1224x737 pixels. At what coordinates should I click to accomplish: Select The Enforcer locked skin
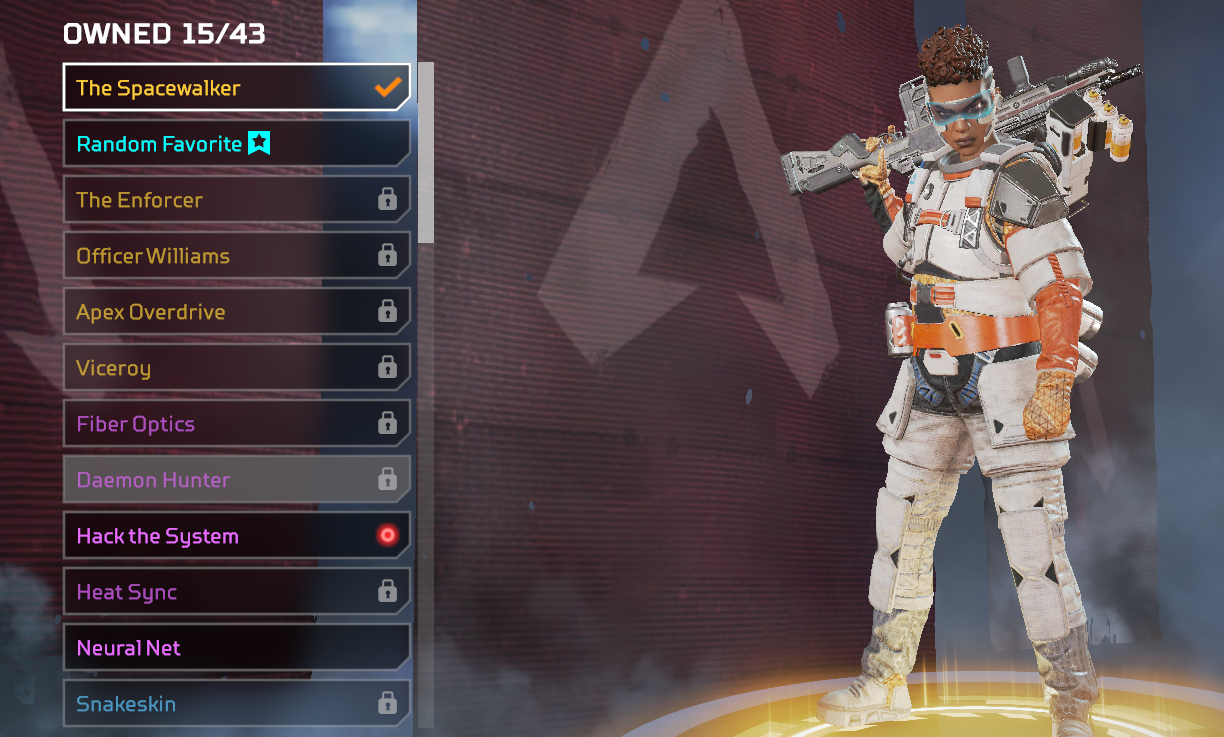tap(236, 200)
